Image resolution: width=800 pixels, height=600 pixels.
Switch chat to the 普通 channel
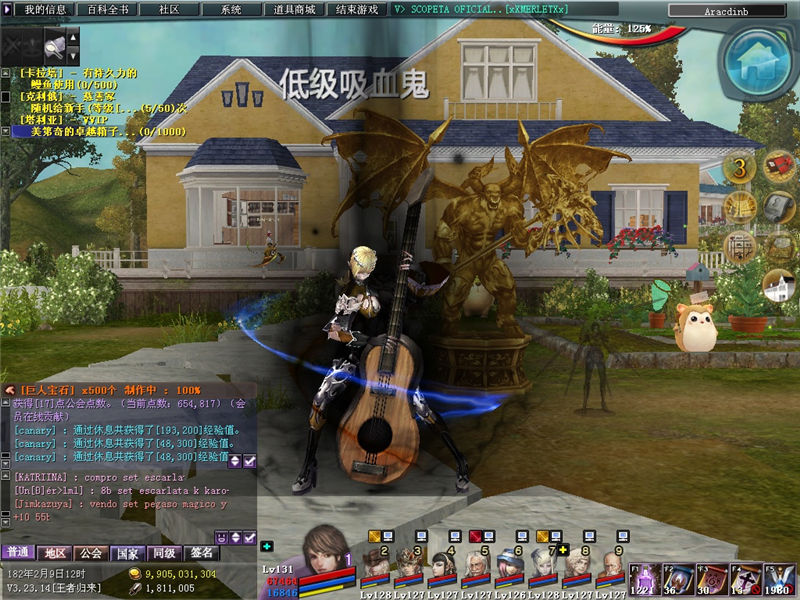(x=18, y=553)
